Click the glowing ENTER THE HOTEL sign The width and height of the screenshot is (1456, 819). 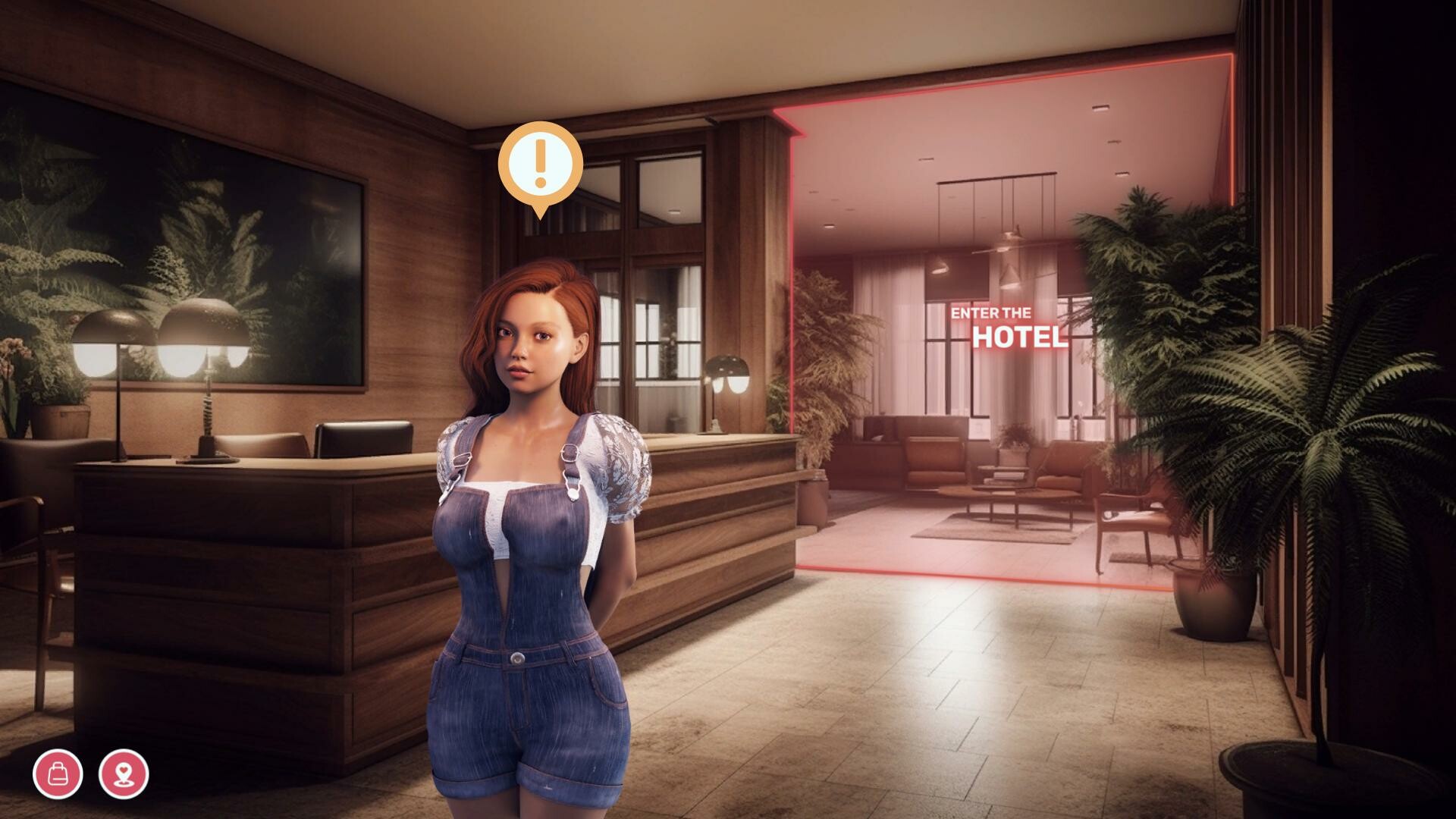[x=1006, y=325]
